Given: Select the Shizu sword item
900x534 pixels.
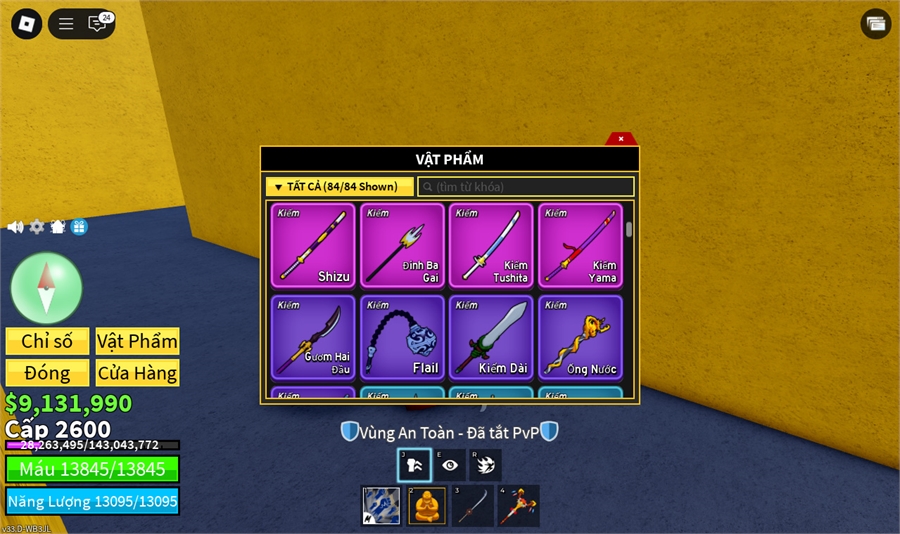Looking at the screenshot, I should coord(313,245).
